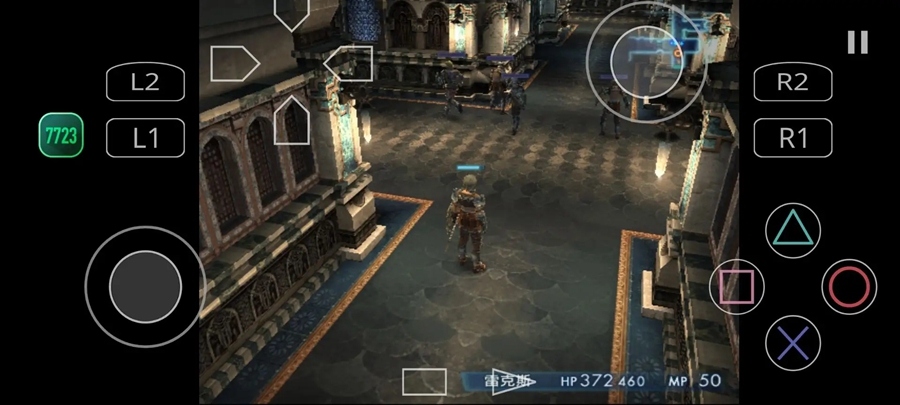Viewport: 900px width, 405px height.
Task: Tap the L1 shoulder button
Action: point(146,138)
